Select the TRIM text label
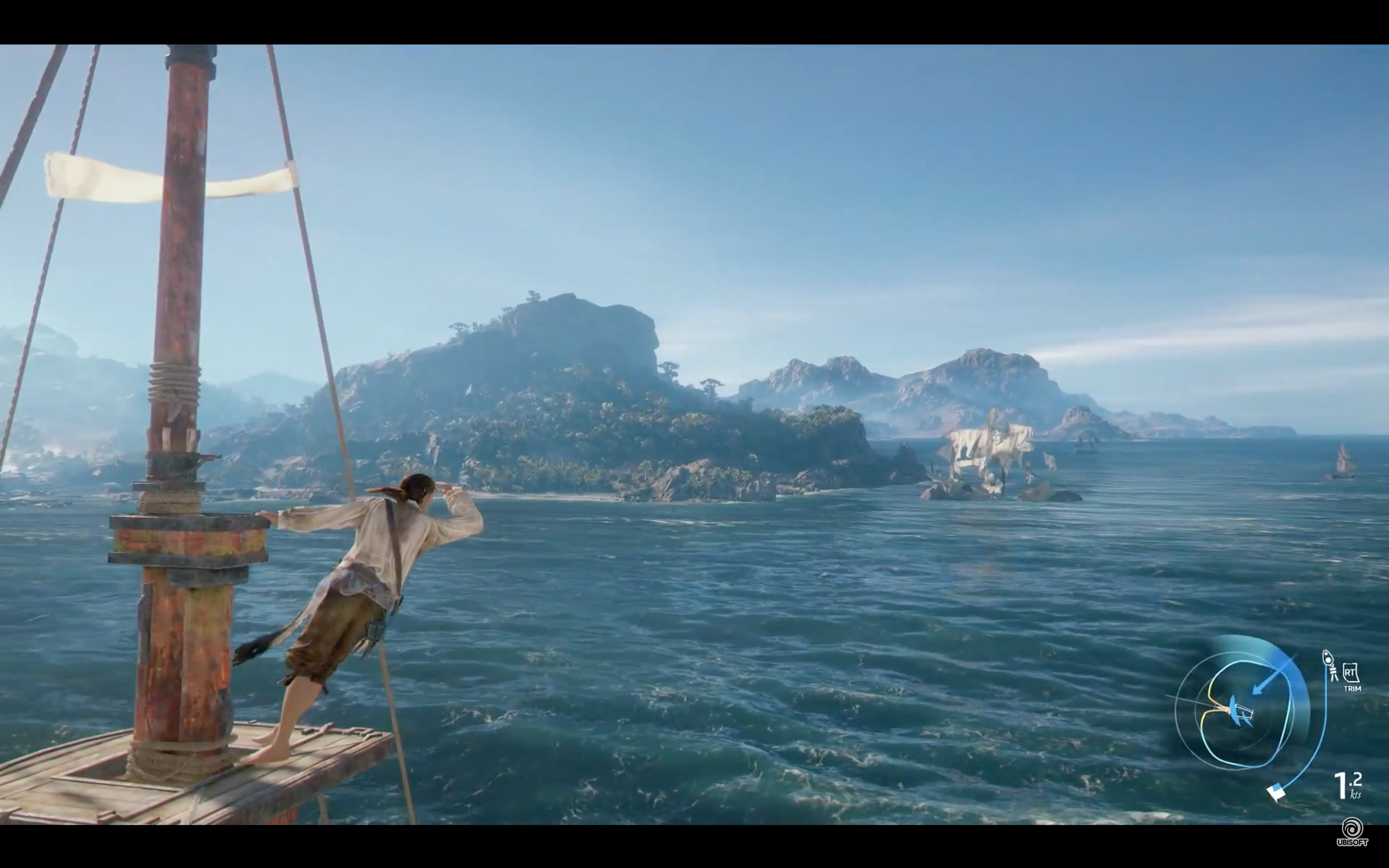 click(x=1353, y=688)
